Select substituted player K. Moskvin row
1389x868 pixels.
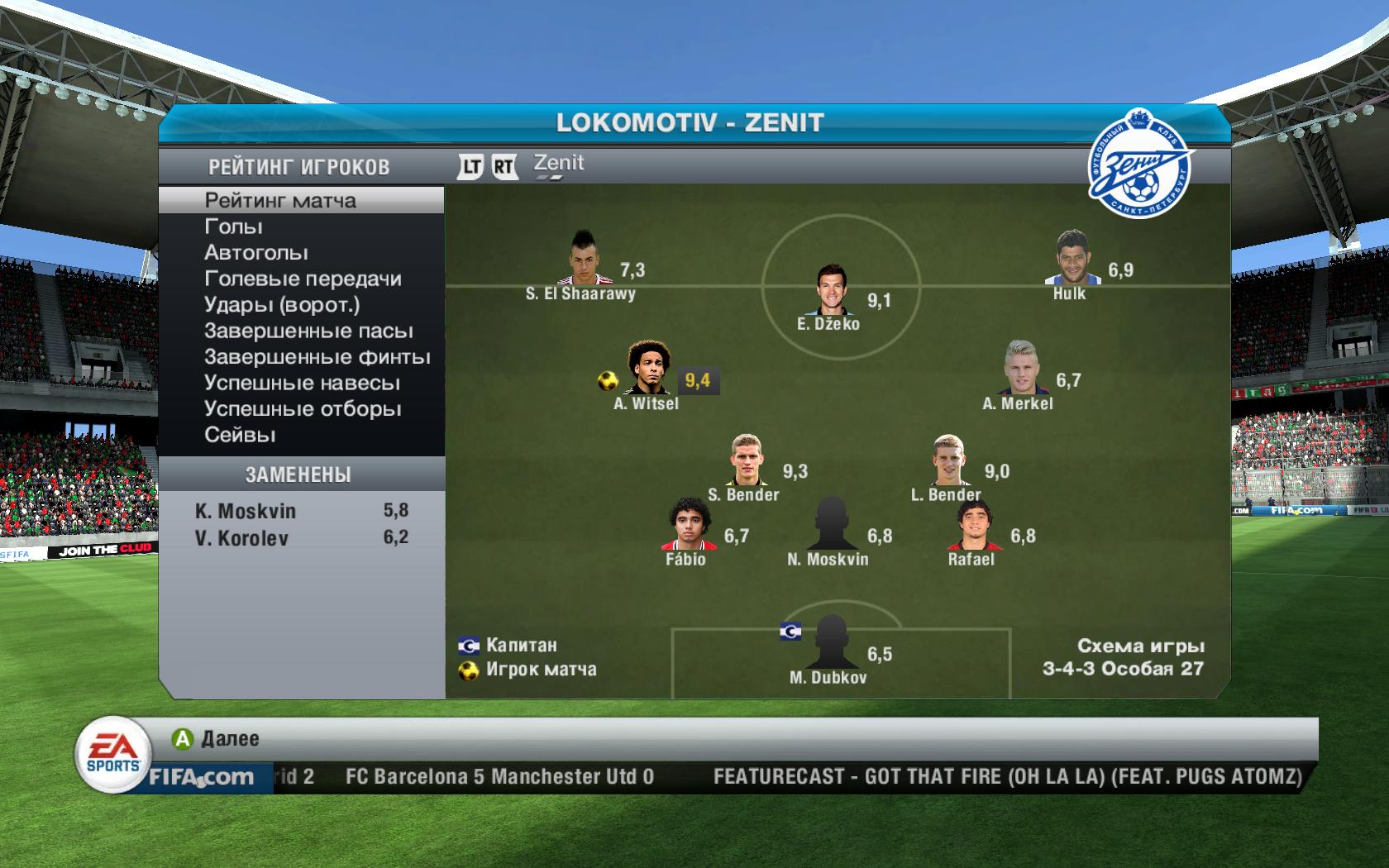tap(301, 511)
